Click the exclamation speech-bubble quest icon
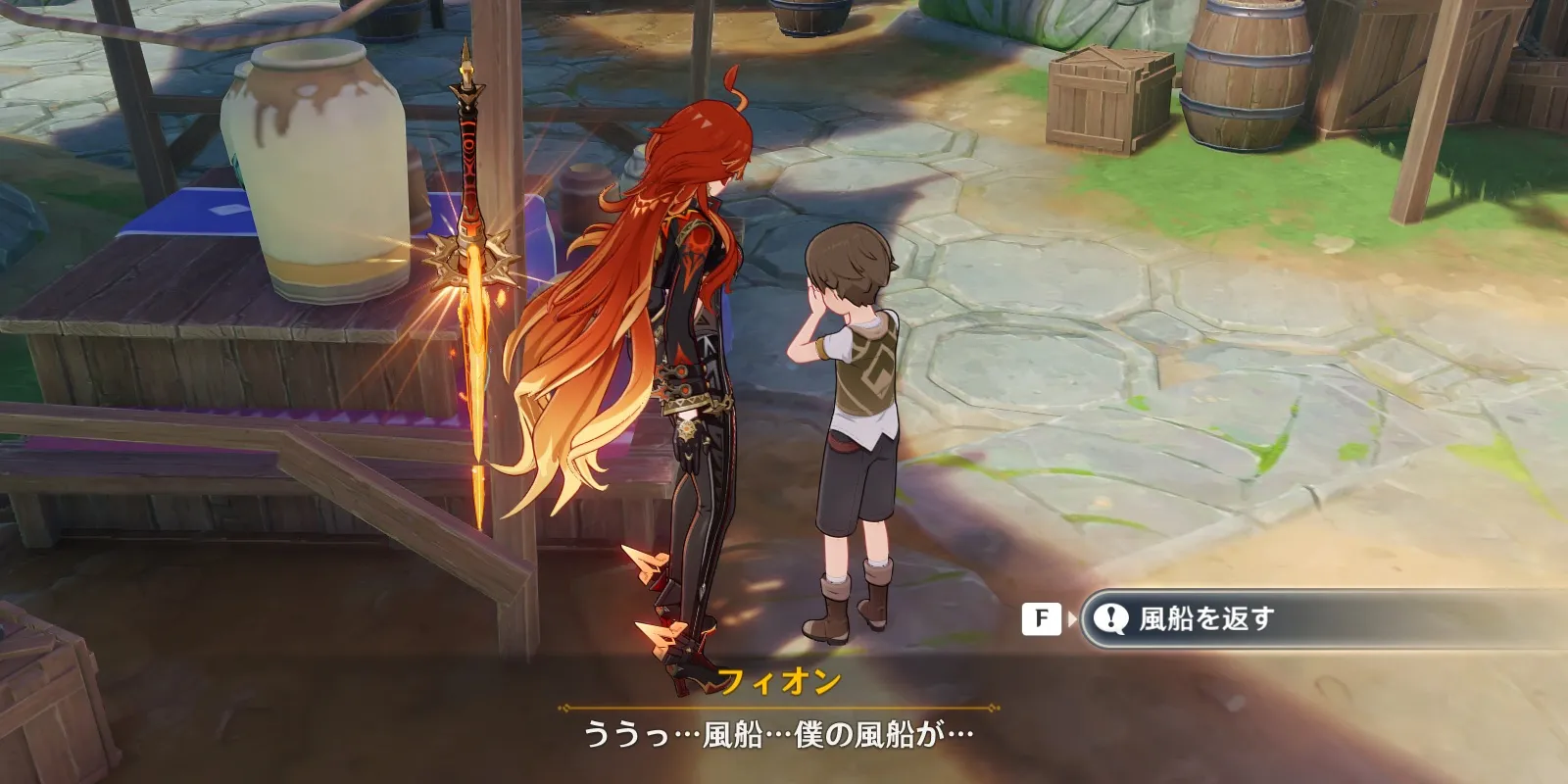 click(x=1112, y=618)
